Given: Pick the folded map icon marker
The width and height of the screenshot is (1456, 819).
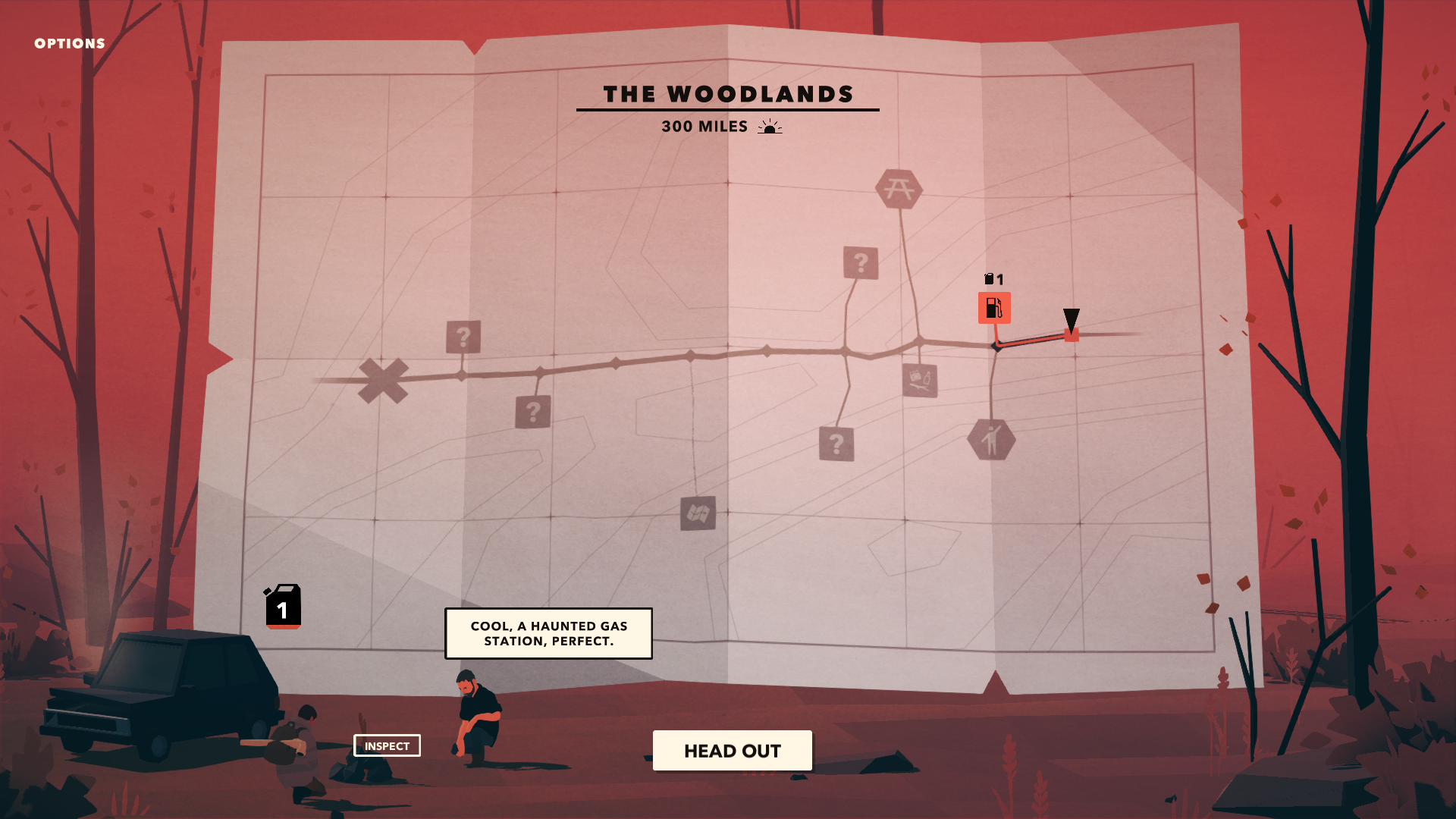Looking at the screenshot, I should click(x=698, y=513).
